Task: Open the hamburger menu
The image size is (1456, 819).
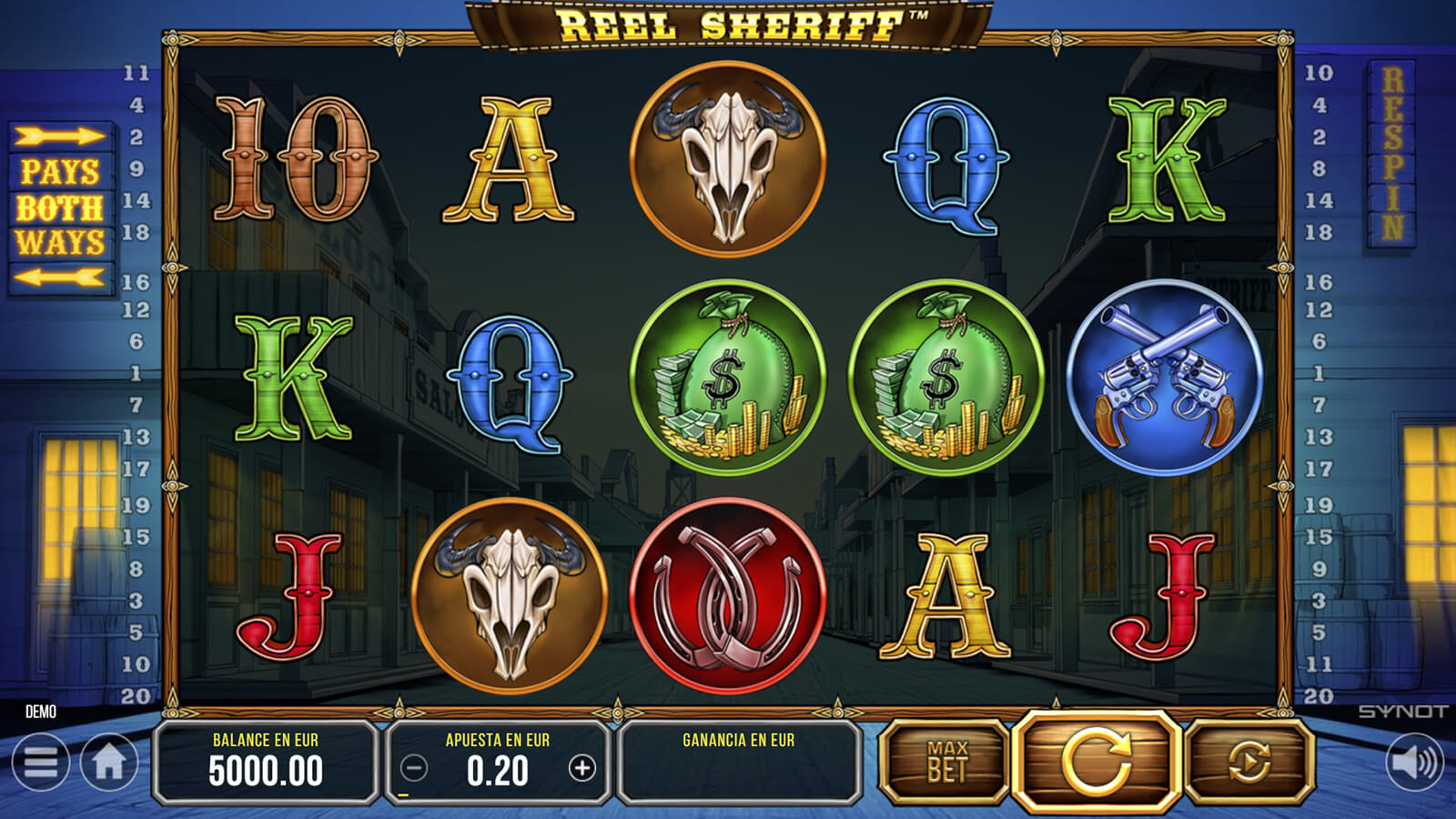Action: 41,763
